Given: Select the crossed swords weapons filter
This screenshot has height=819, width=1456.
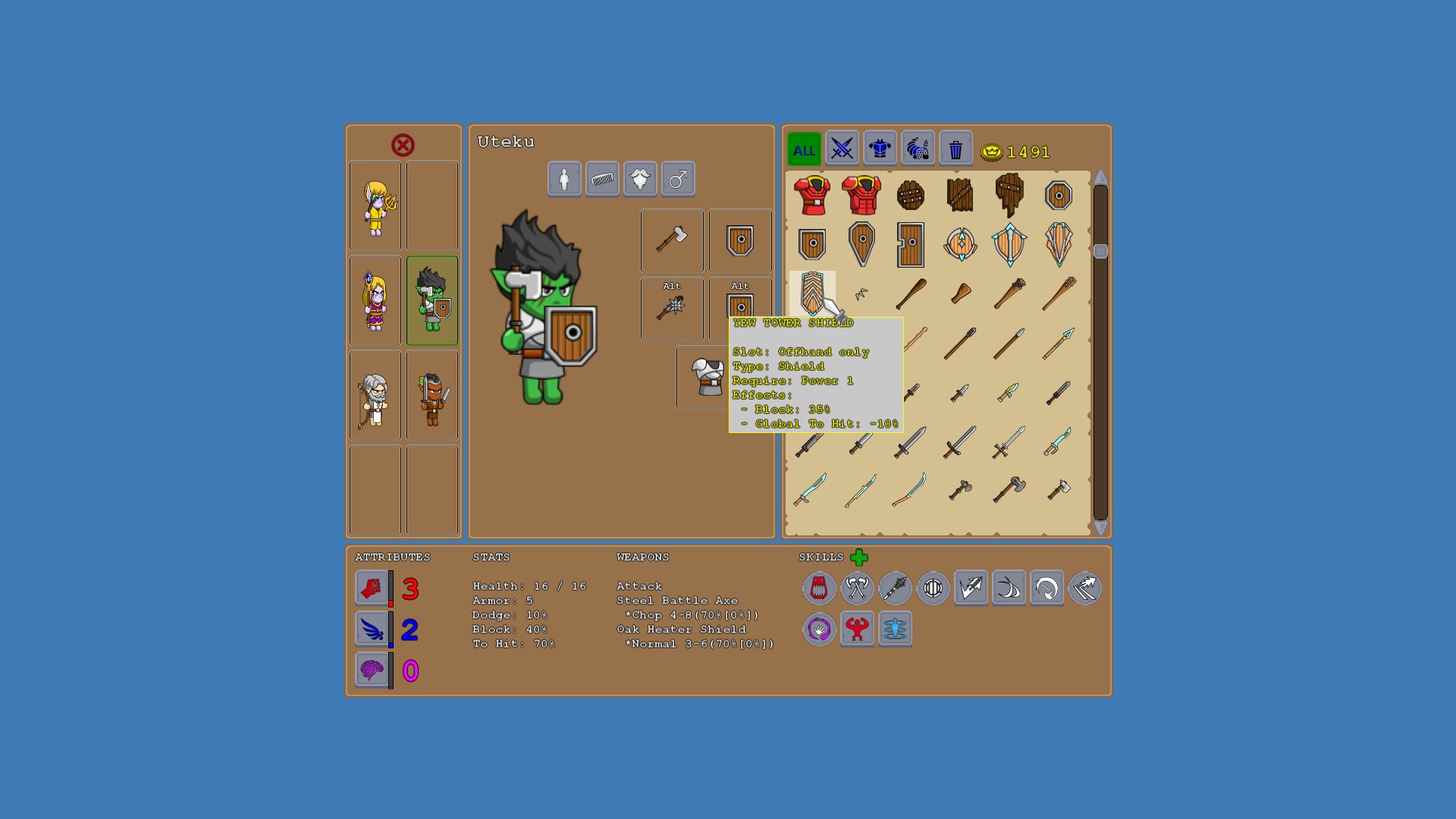Looking at the screenshot, I should (842, 149).
